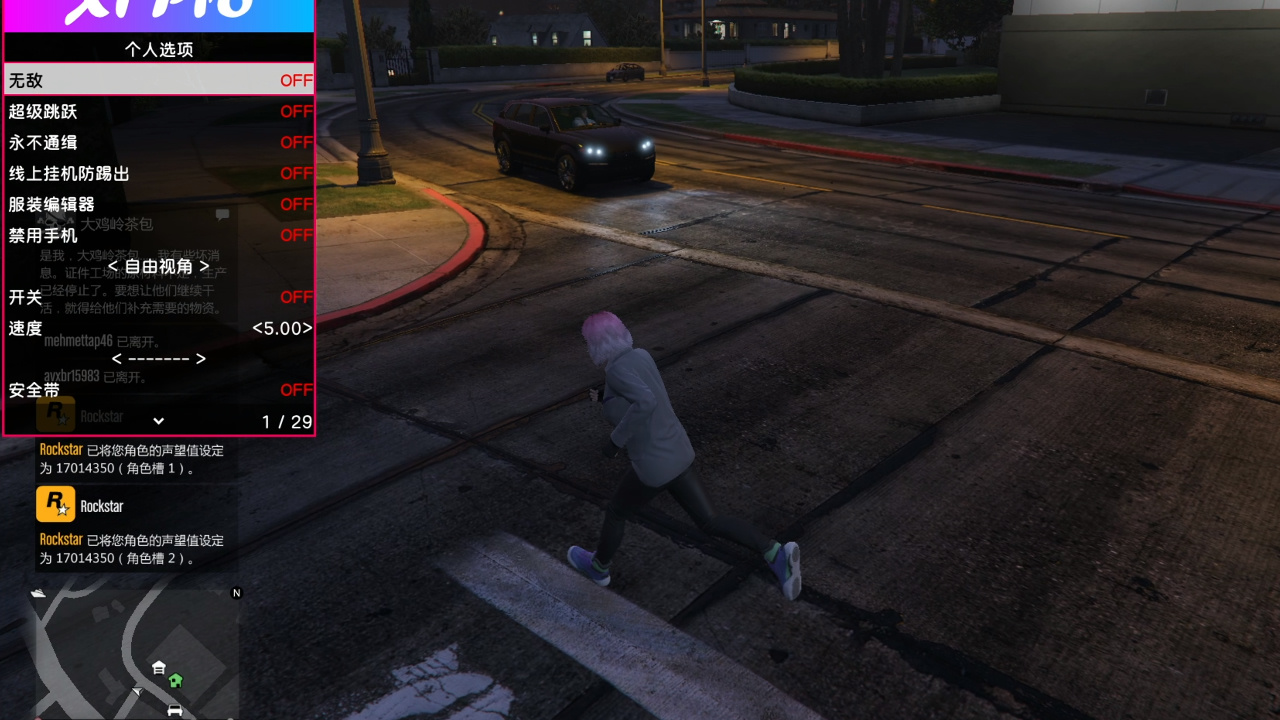
Task: Click the dashed <-------> selector
Action: click(160, 359)
